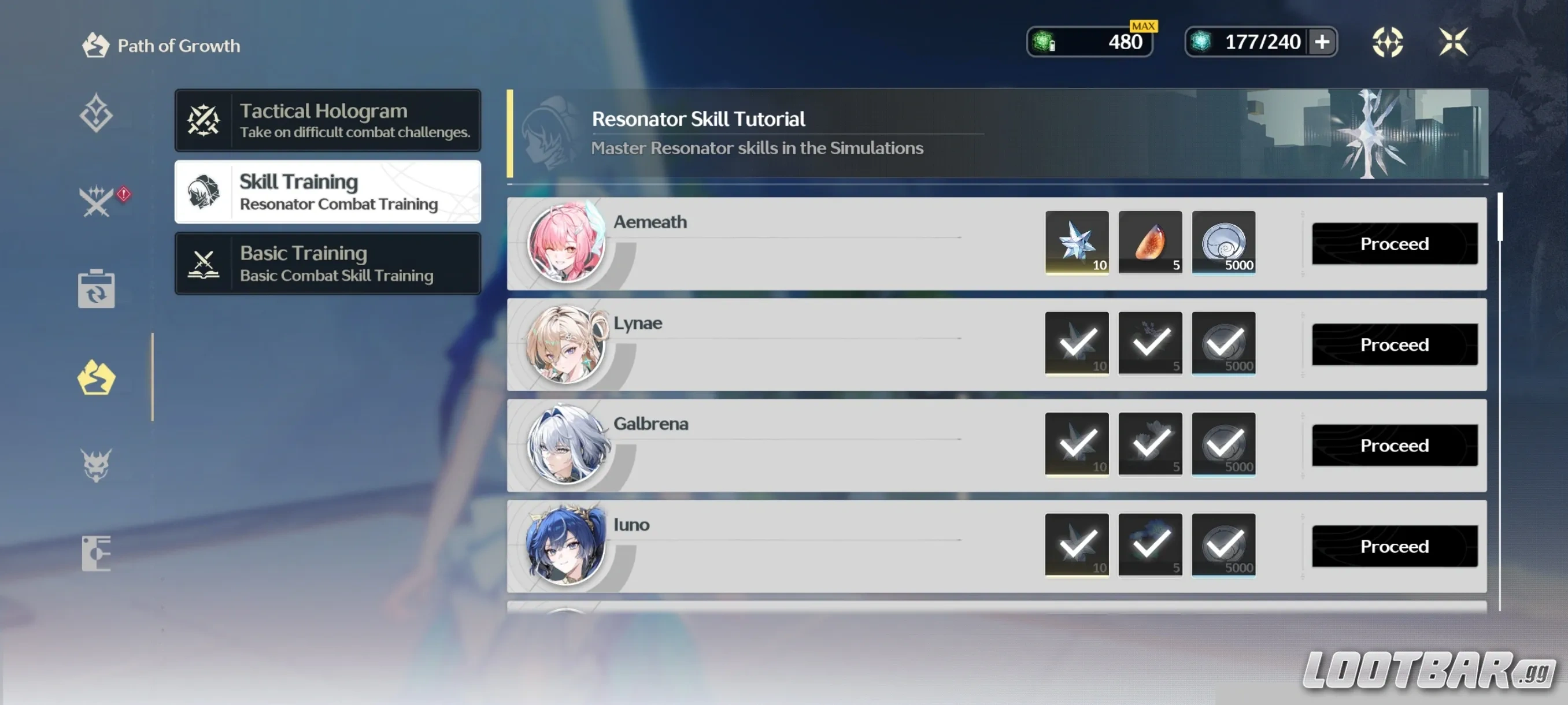Click Iuno's claimed 5-item reward check
The width and height of the screenshot is (1568, 705).
1150,544
